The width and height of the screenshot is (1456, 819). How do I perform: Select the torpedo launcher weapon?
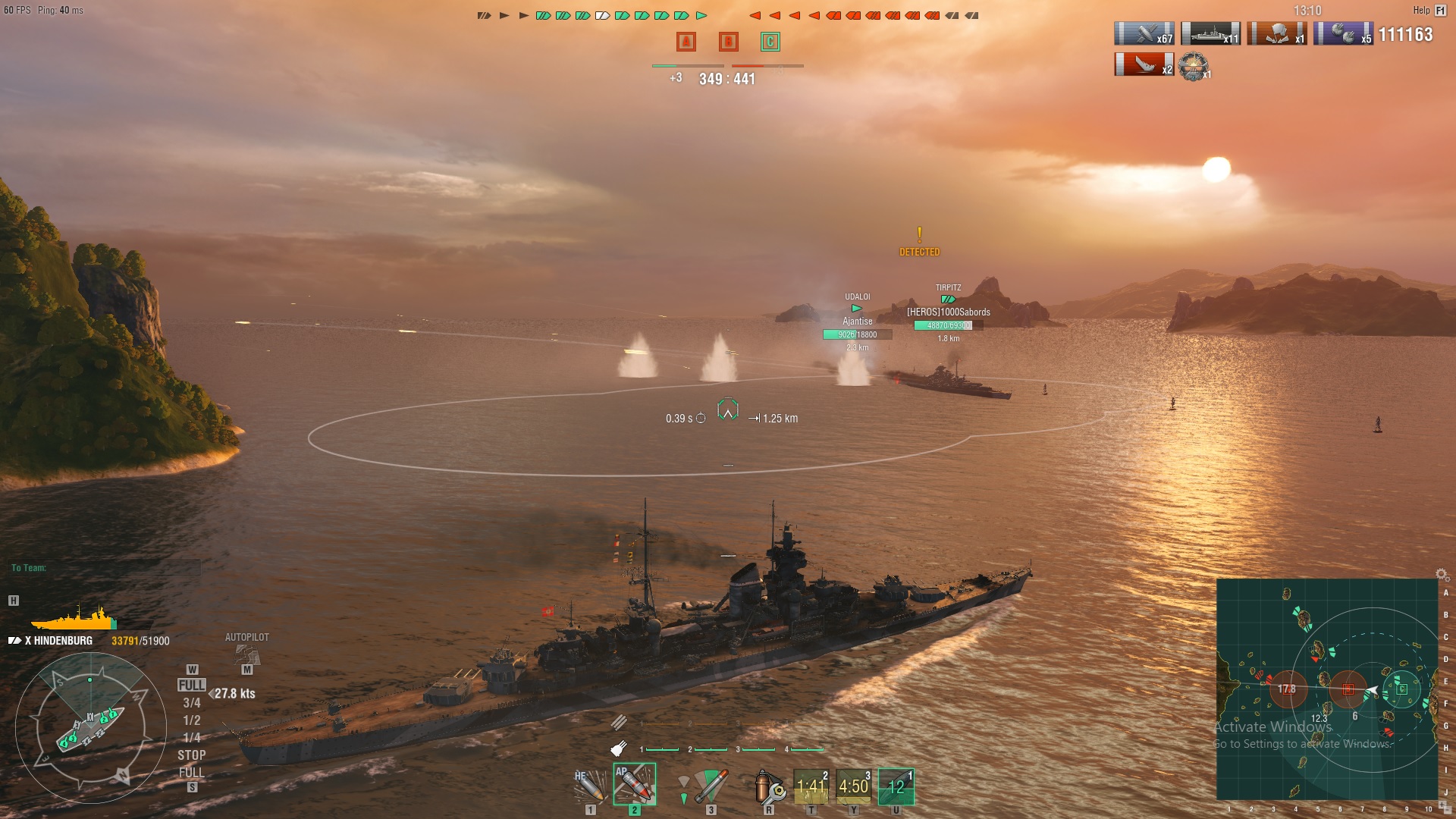tap(710, 786)
